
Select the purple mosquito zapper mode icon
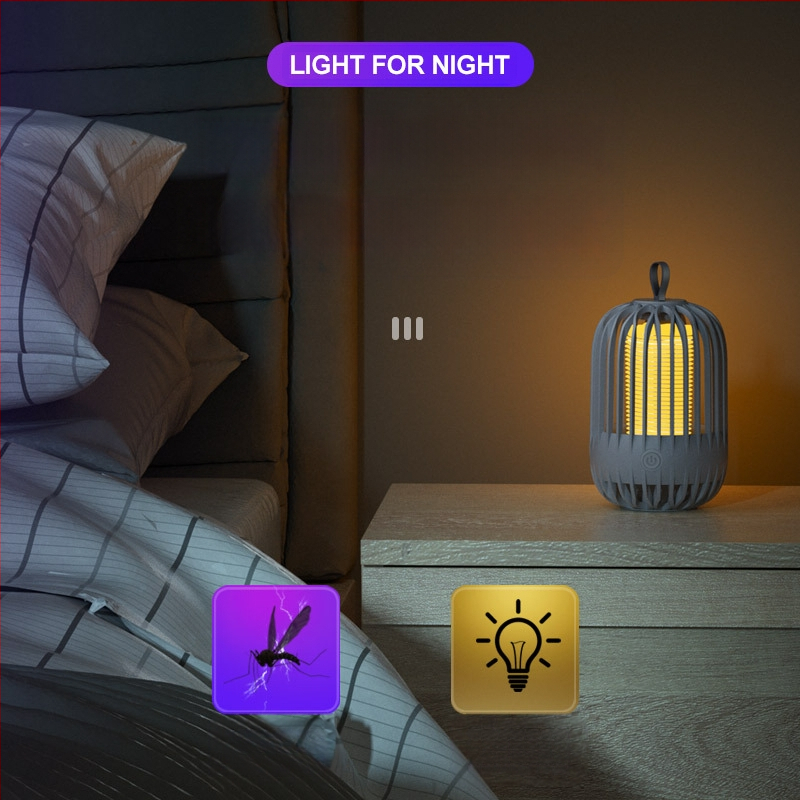pos(276,649)
